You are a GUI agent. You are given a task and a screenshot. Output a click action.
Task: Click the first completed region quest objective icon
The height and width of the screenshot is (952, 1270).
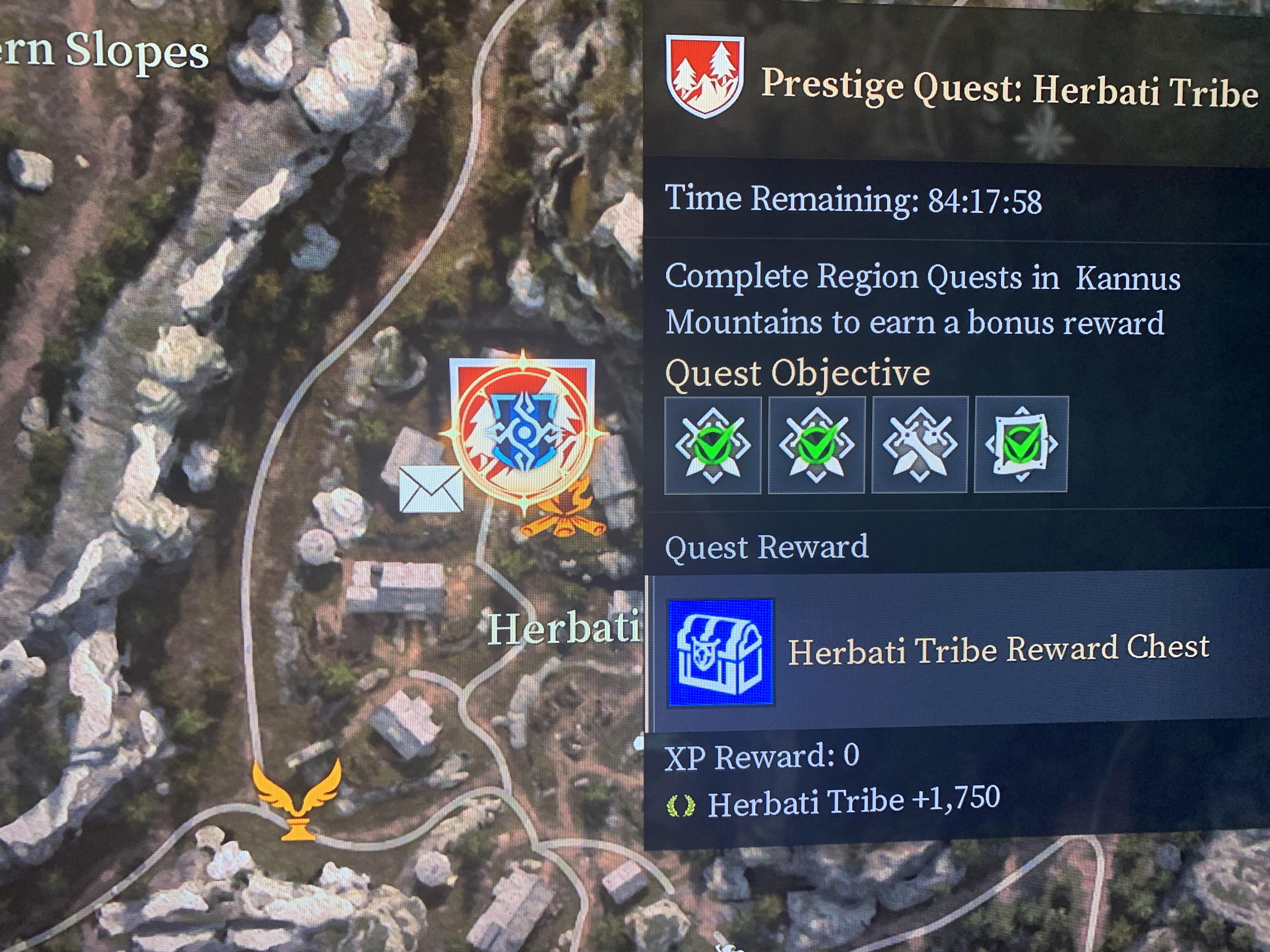[713, 445]
